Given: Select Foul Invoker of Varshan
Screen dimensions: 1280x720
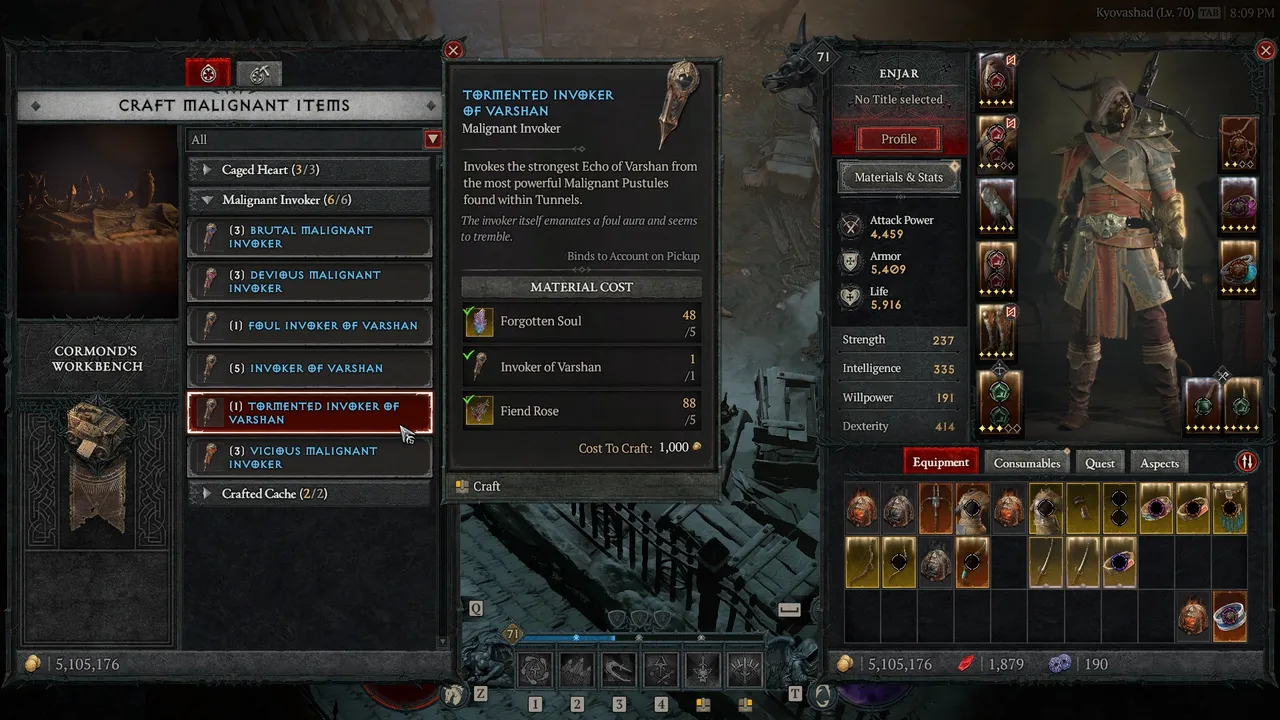Looking at the screenshot, I should (310, 326).
